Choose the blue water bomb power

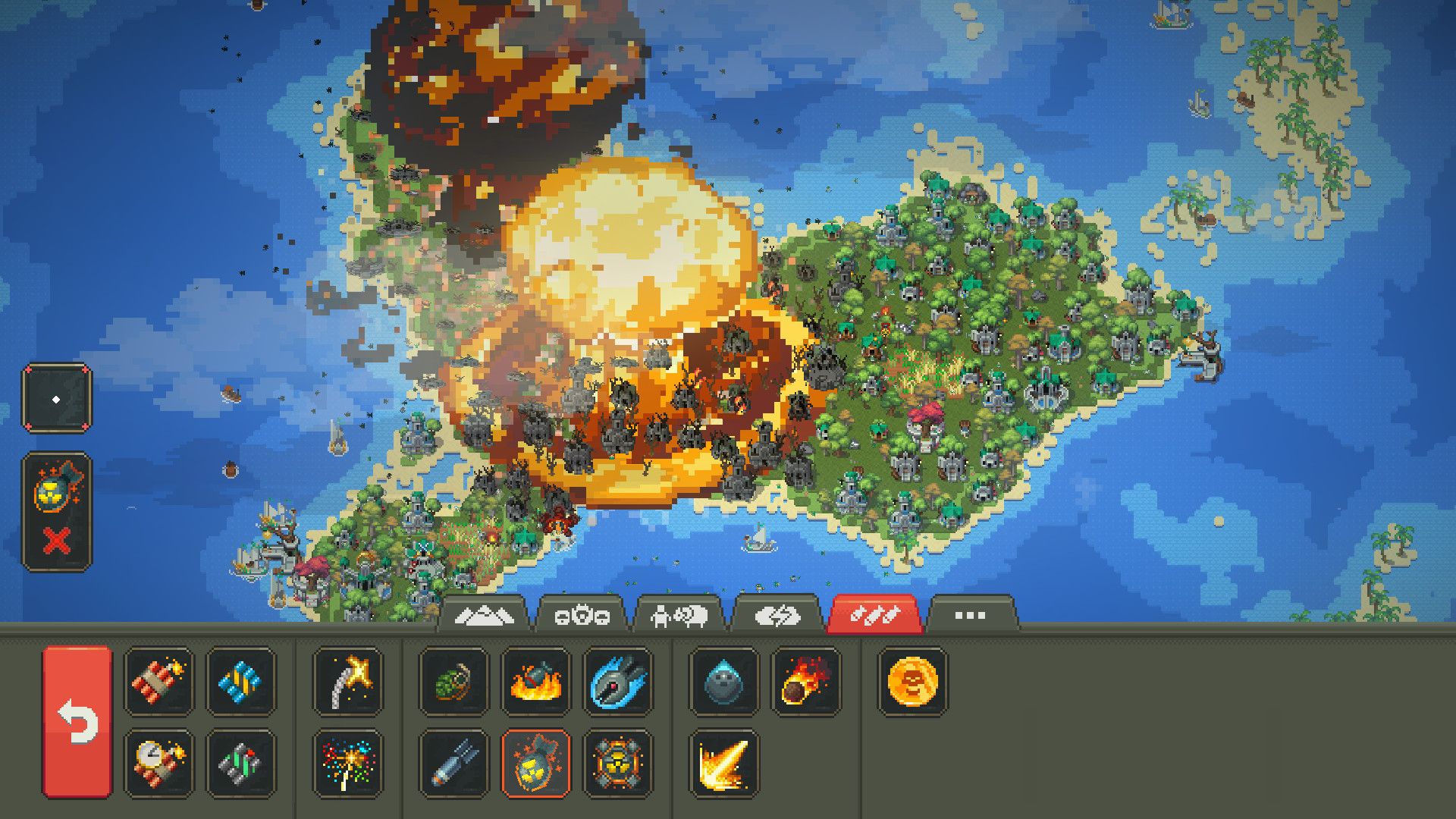point(240,681)
